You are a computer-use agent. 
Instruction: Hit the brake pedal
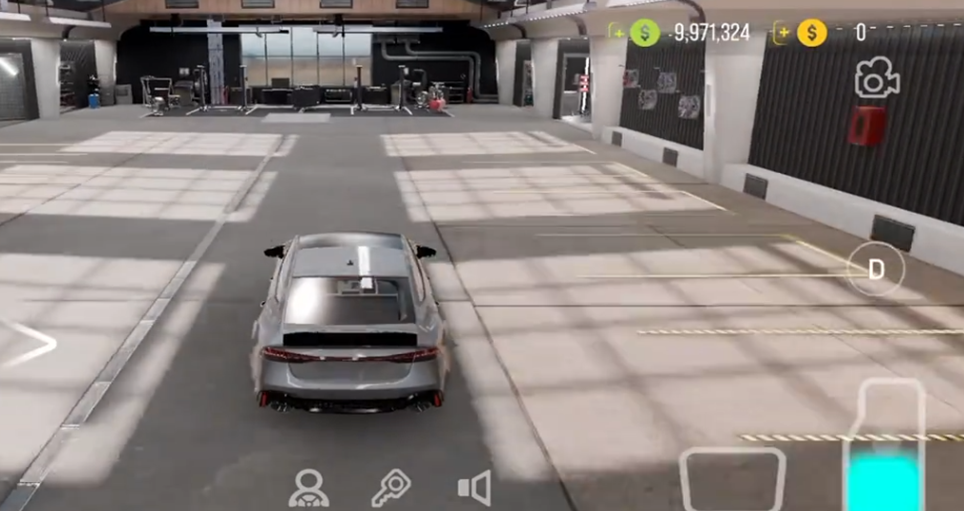pyautogui.click(x=732, y=481)
